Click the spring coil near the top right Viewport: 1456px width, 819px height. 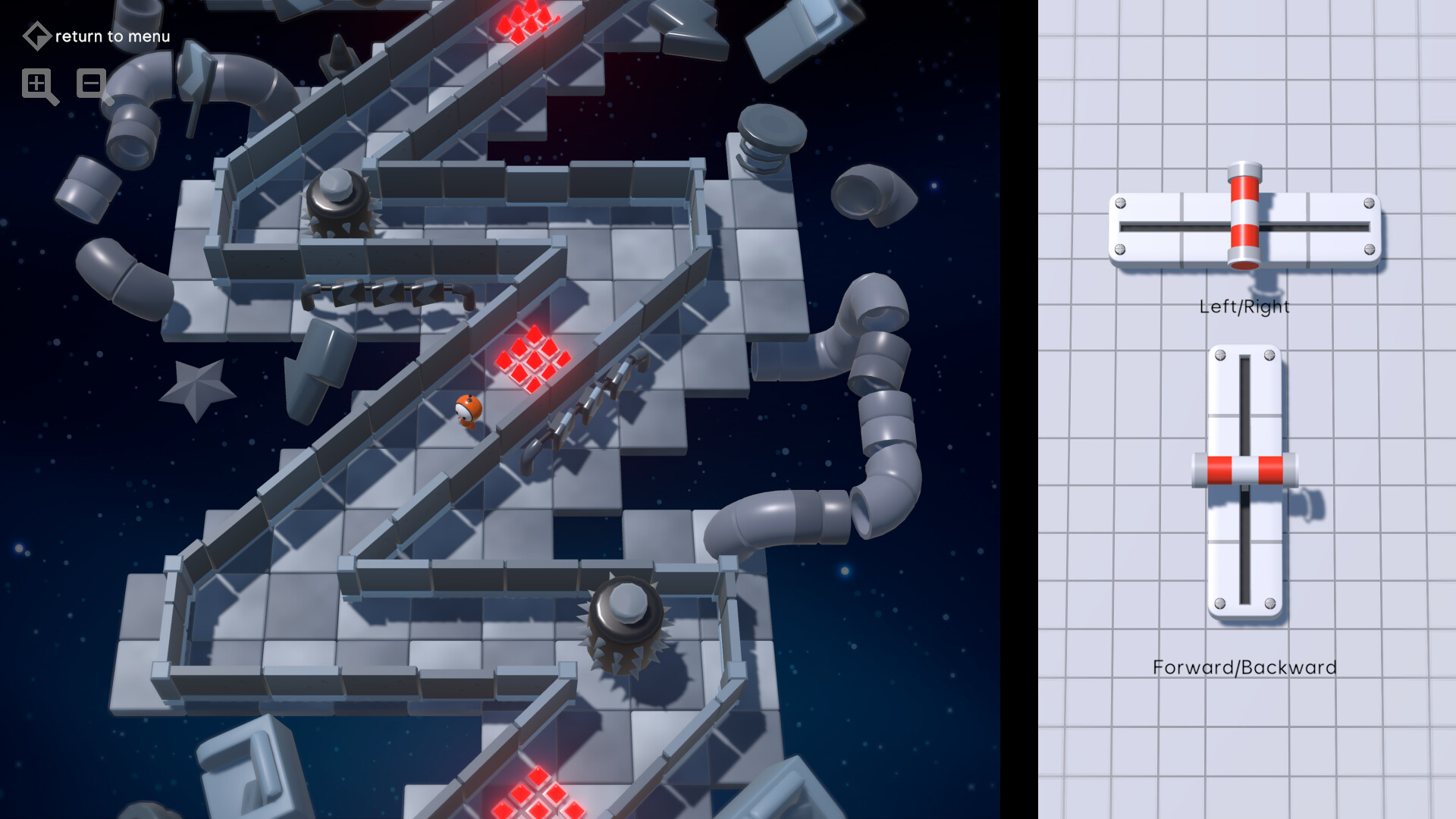765,137
